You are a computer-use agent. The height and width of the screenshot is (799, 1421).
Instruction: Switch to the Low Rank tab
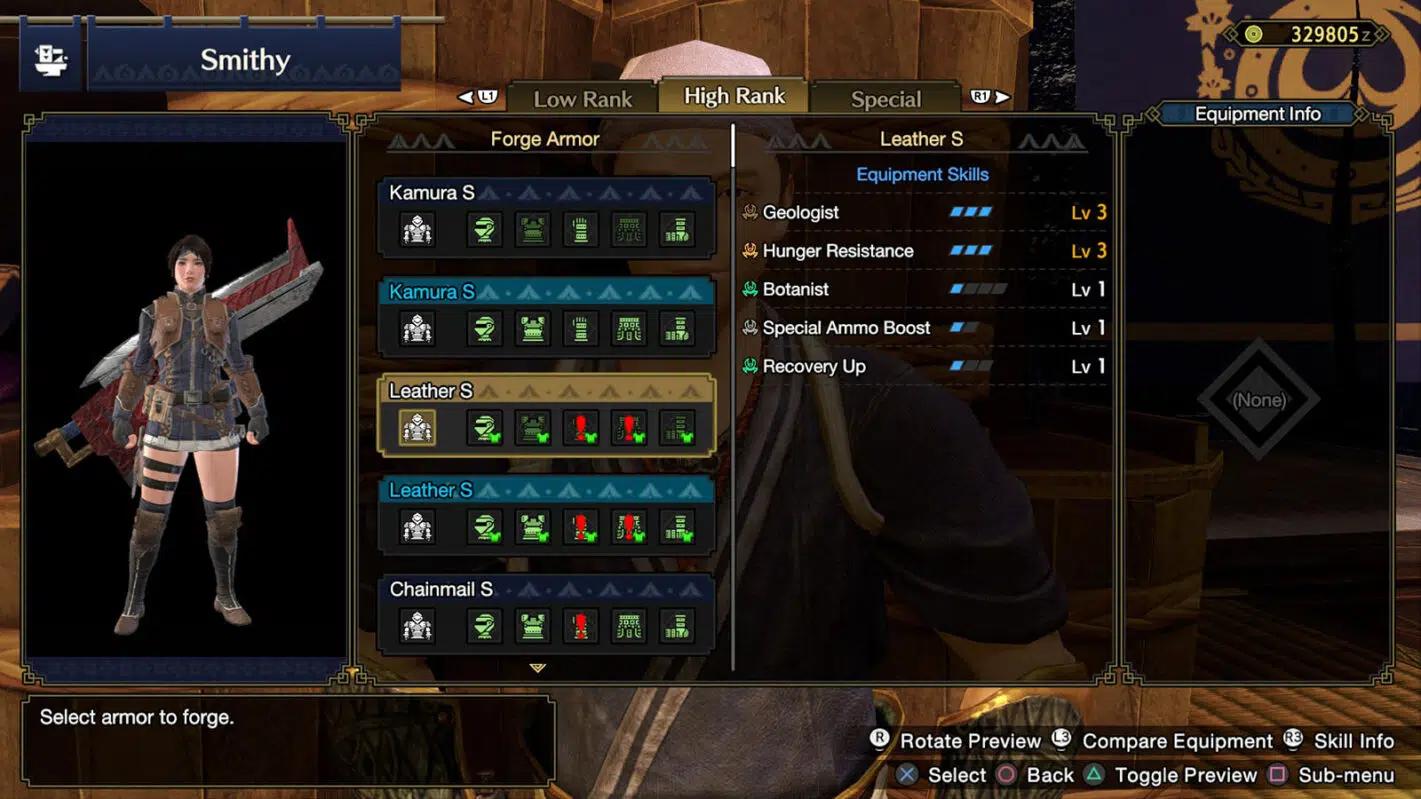pyautogui.click(x=582, y=99)
